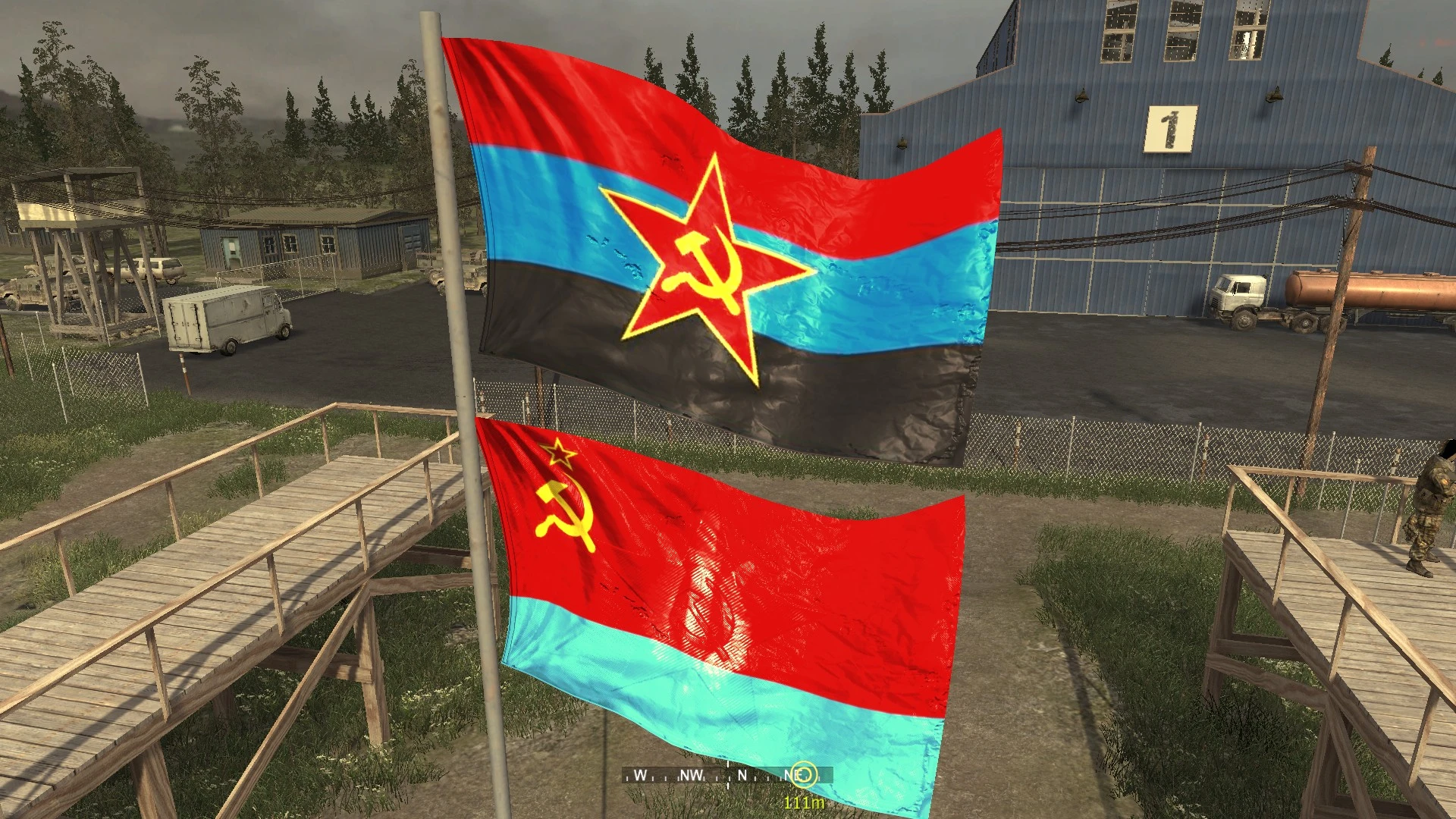Click the NE direction label on the compass
The image size is (1456, 819).
[789, 773]
